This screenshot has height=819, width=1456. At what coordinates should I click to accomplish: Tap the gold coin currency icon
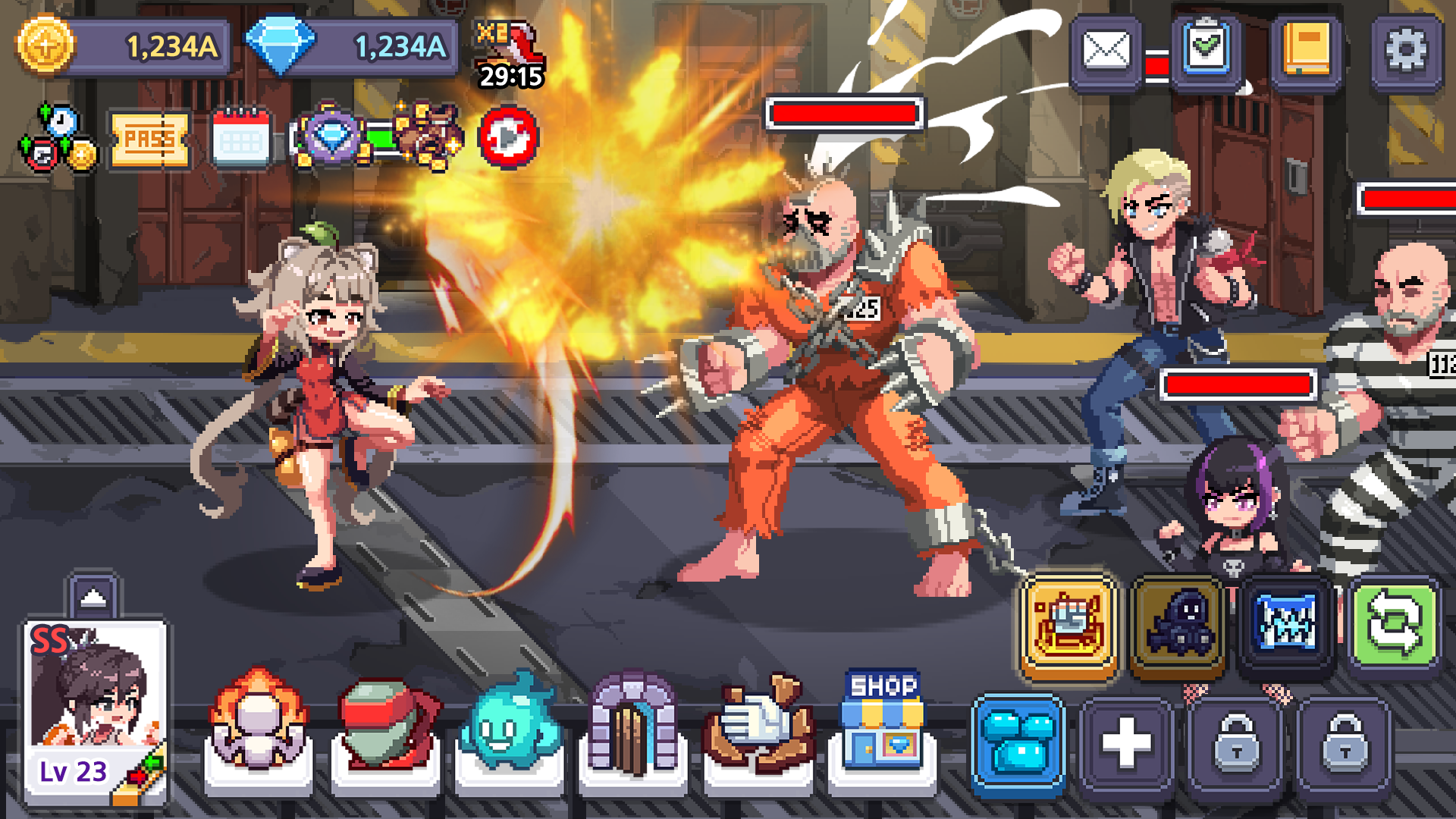45,45
